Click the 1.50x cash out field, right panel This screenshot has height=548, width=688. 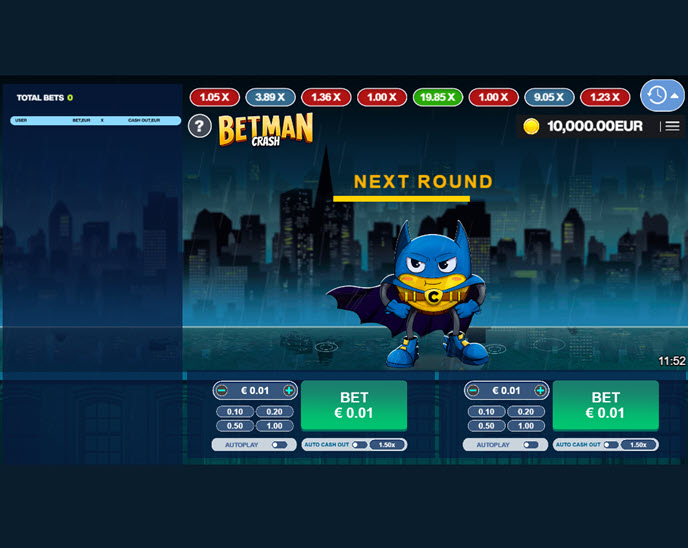(x=638, y=445)
